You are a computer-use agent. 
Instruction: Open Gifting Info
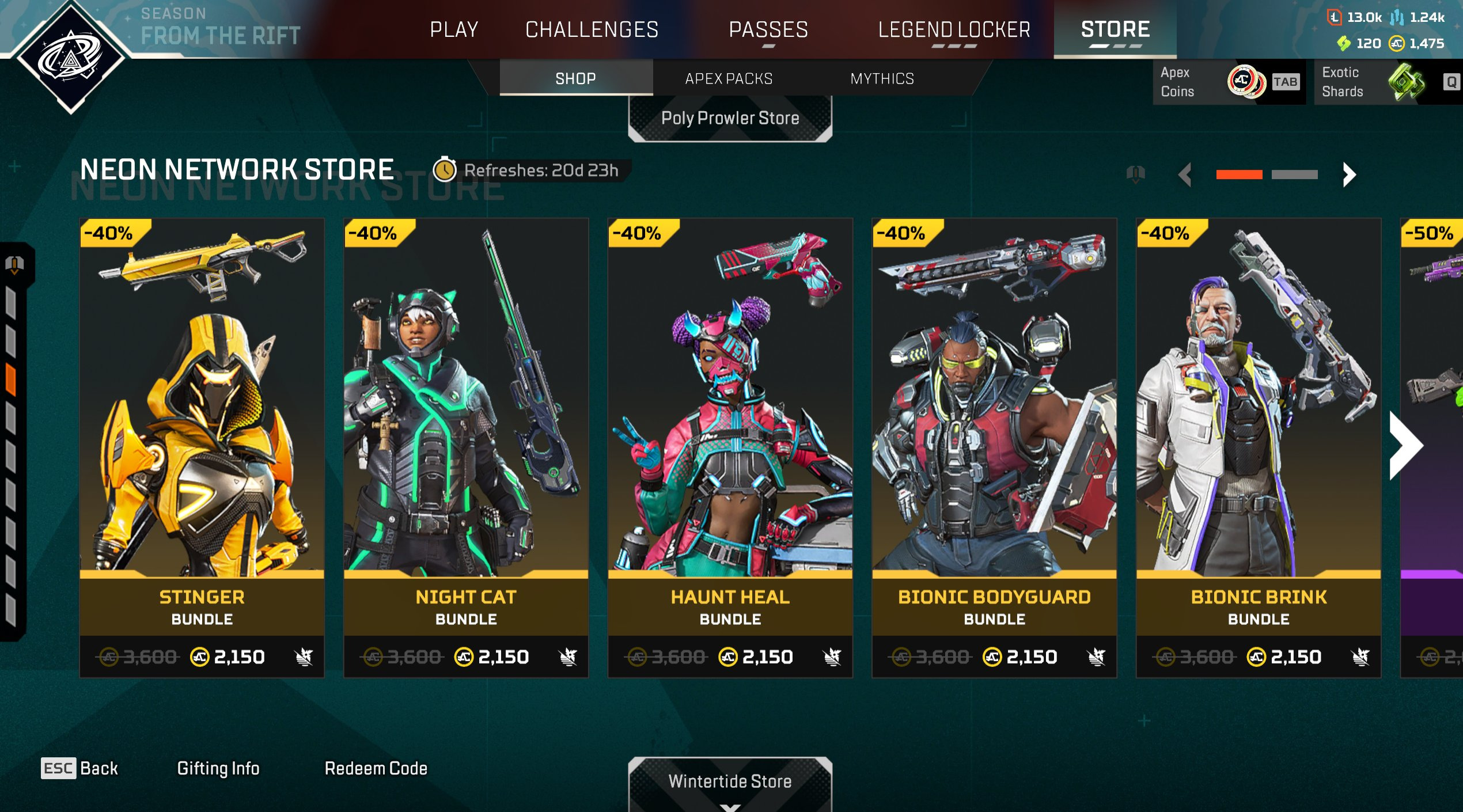click(x=218, y=768)
